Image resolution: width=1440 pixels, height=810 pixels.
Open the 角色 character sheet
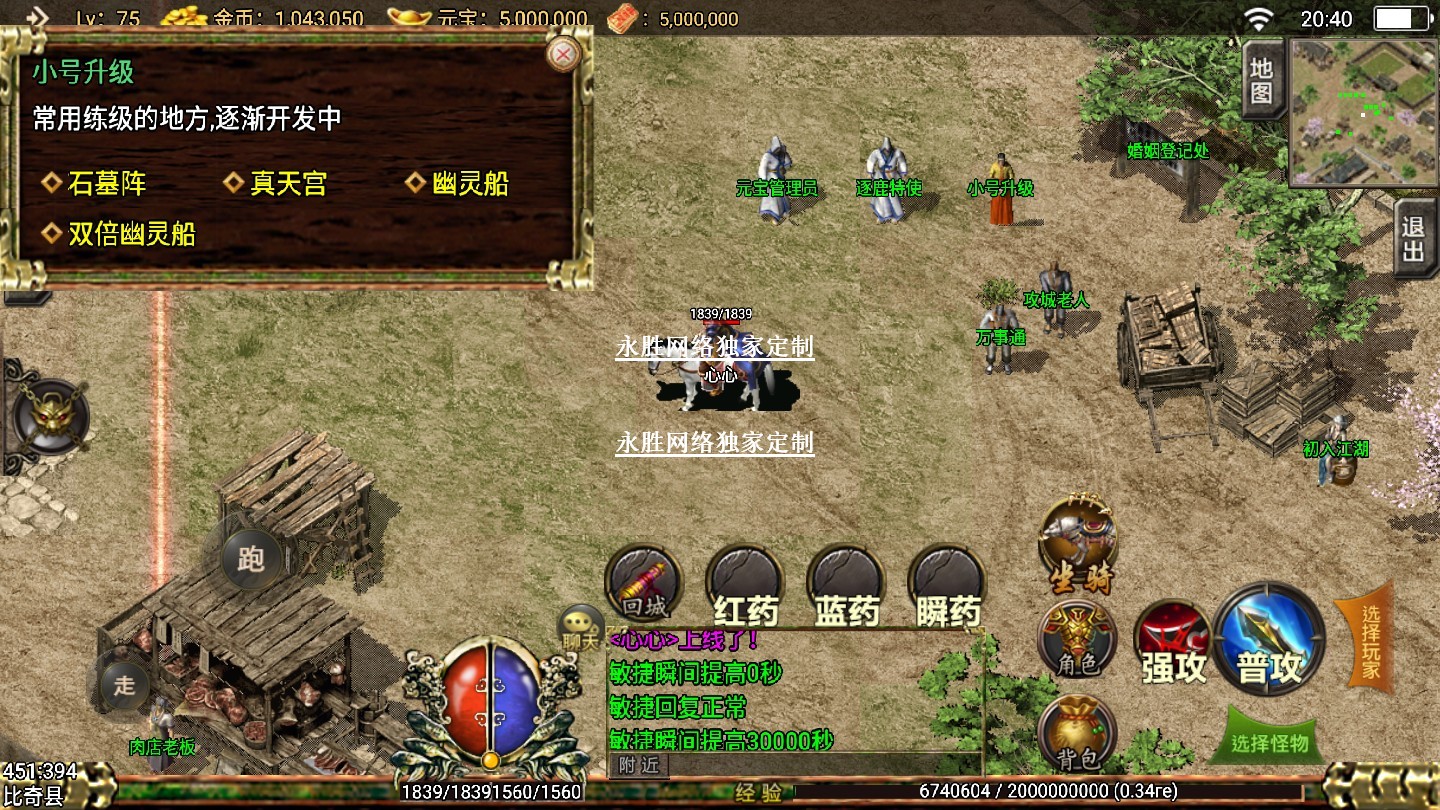pyautogui.click(x=1077, y=640)
